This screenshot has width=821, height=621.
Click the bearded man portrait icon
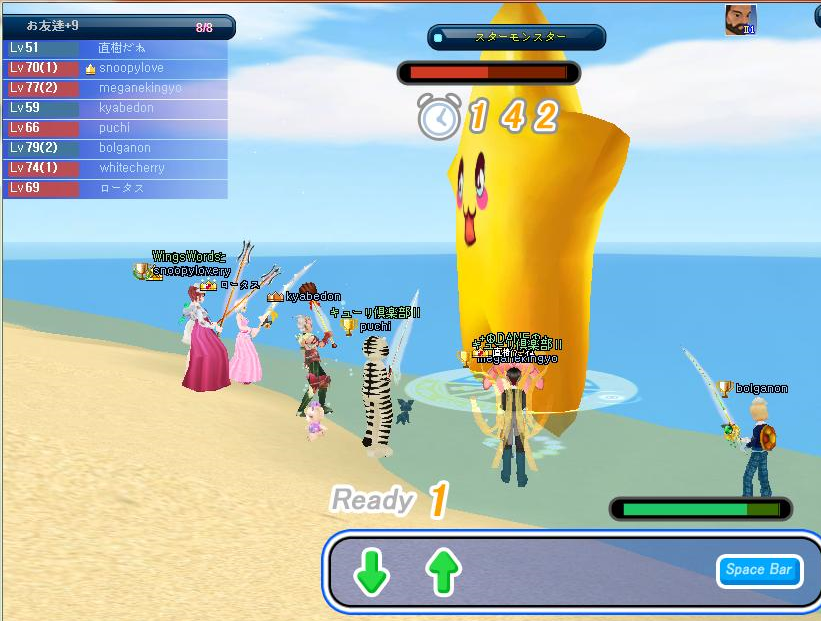click(740, 20)
